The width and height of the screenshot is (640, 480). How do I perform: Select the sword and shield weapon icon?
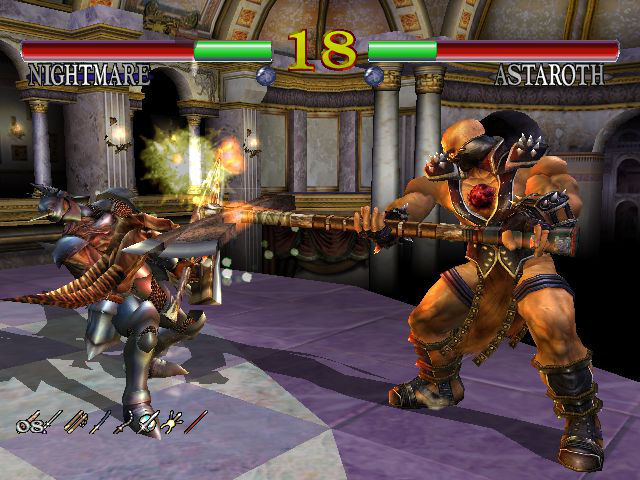(x=148, y=423)
